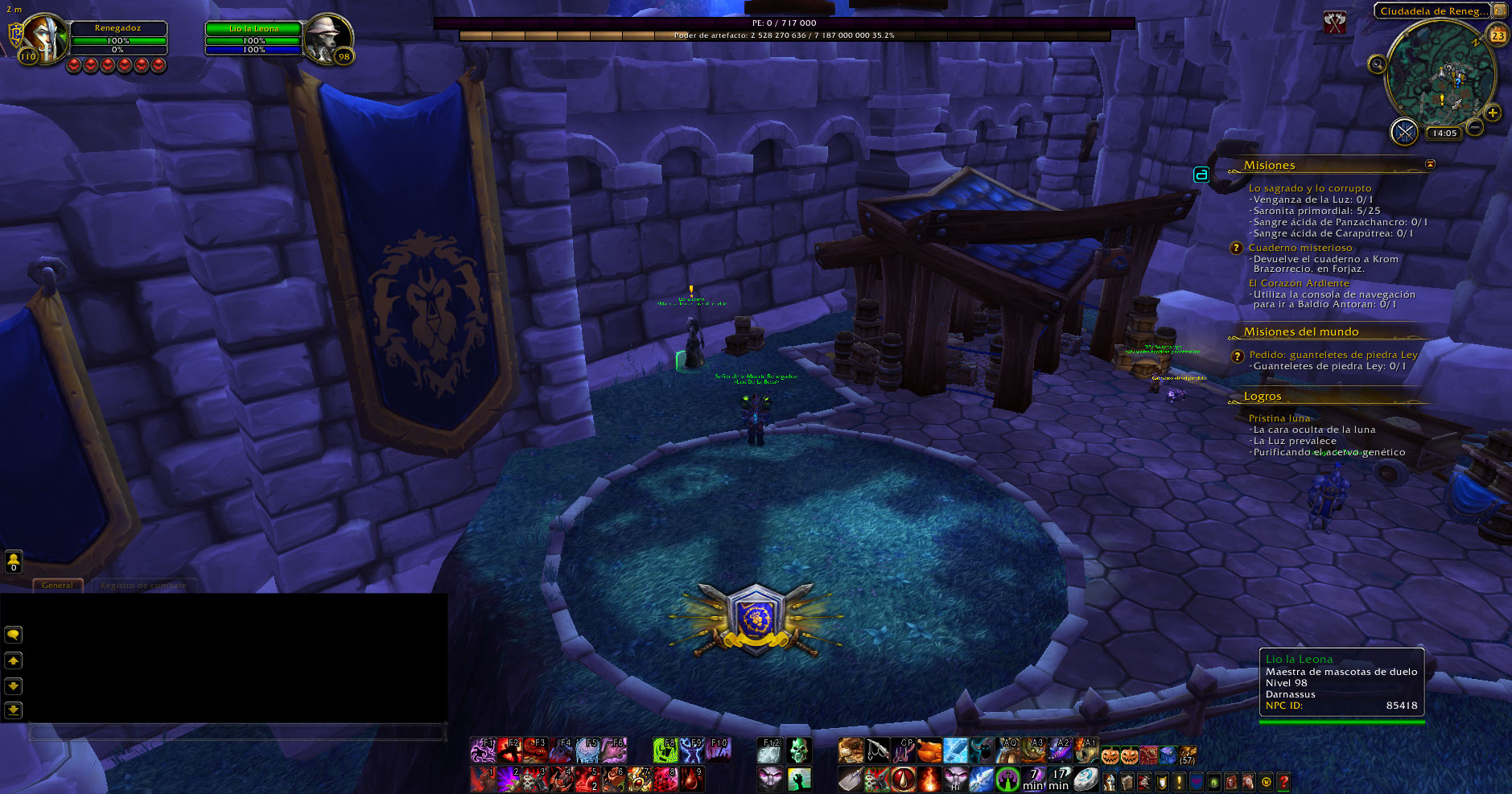Click the chat speech bubble button
Image resolution: width=1512 pixels, height=794 pixels.
[14, 635]
